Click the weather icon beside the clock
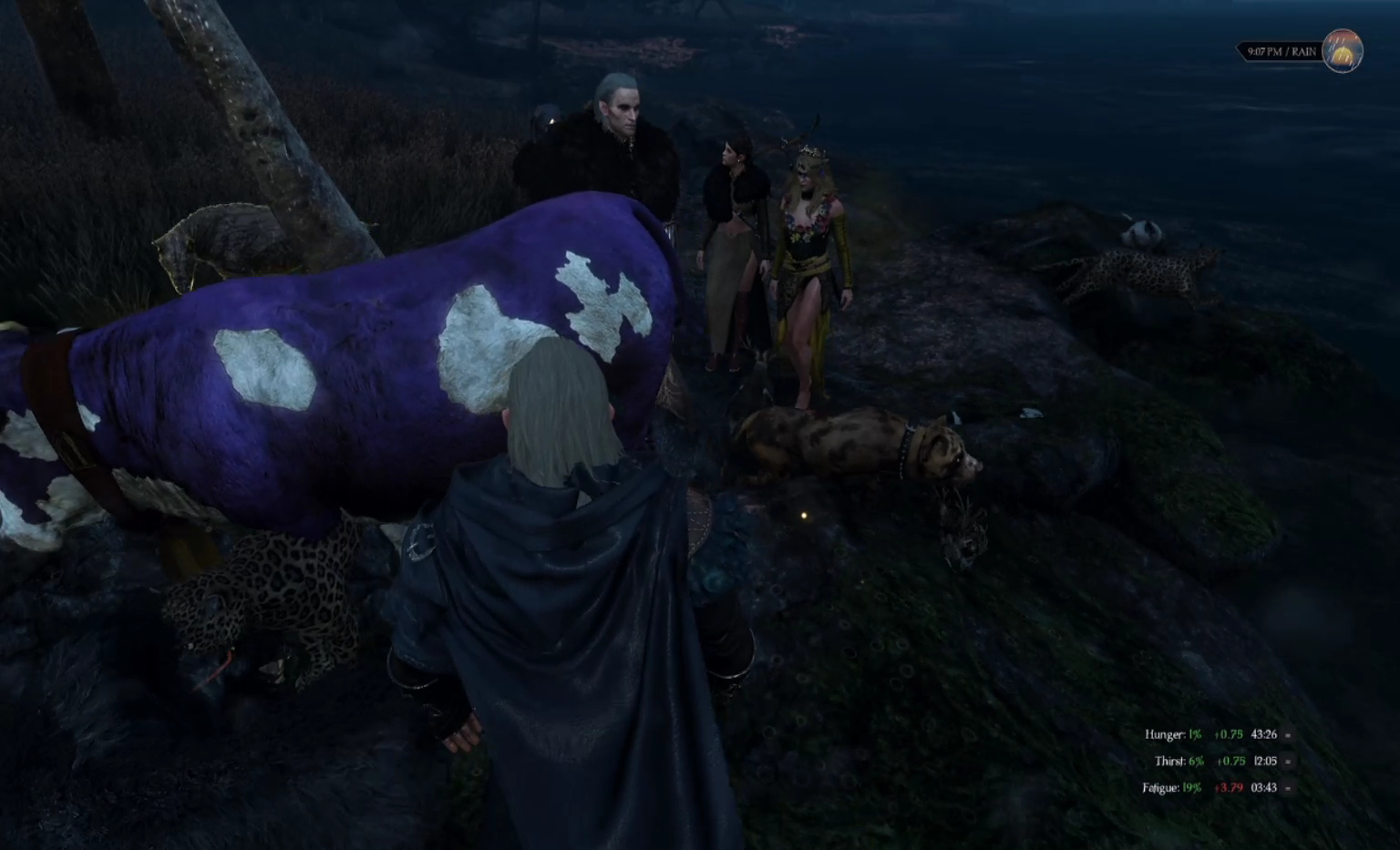Image resolution: width=1400 pixels, height=850 pixels. point(1342,51)
